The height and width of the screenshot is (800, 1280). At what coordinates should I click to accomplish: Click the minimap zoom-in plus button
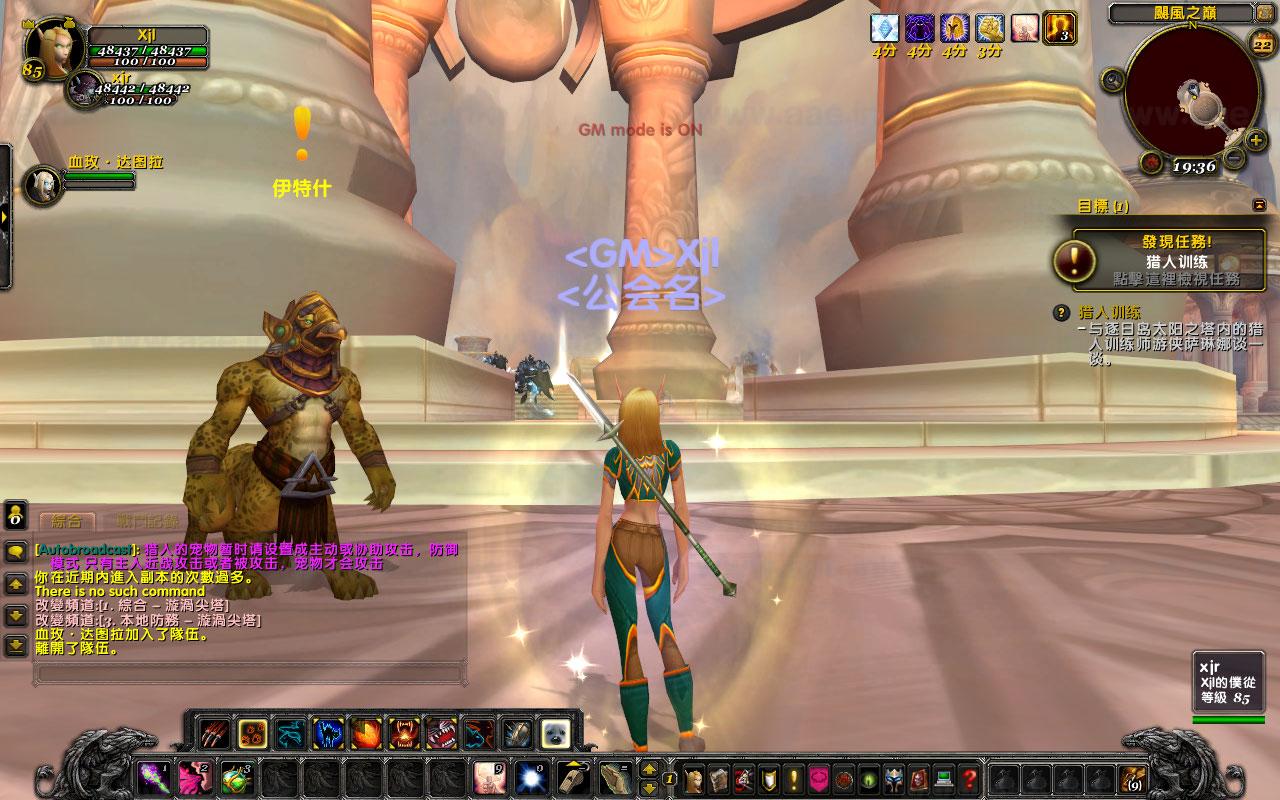pos(1256,139)
